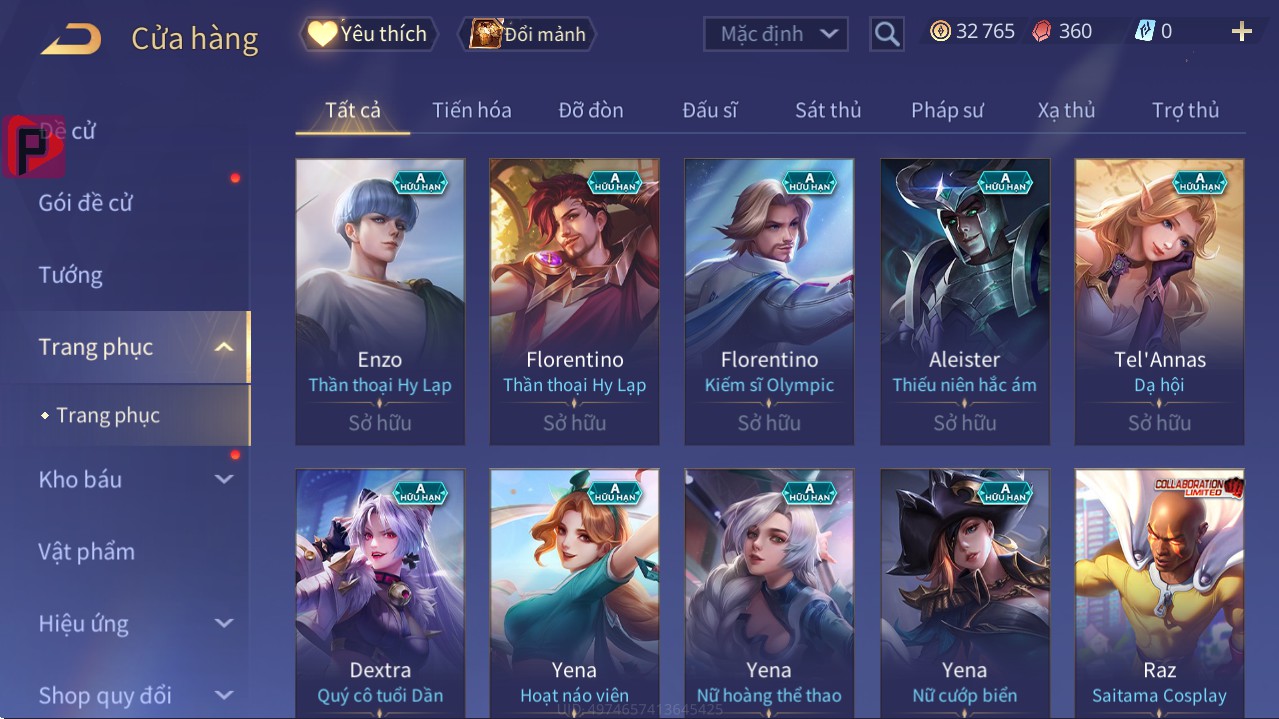The width and height of the screenshot is (1279, 719).
Task: Go back using the return arrow
Action: point(71,38)
